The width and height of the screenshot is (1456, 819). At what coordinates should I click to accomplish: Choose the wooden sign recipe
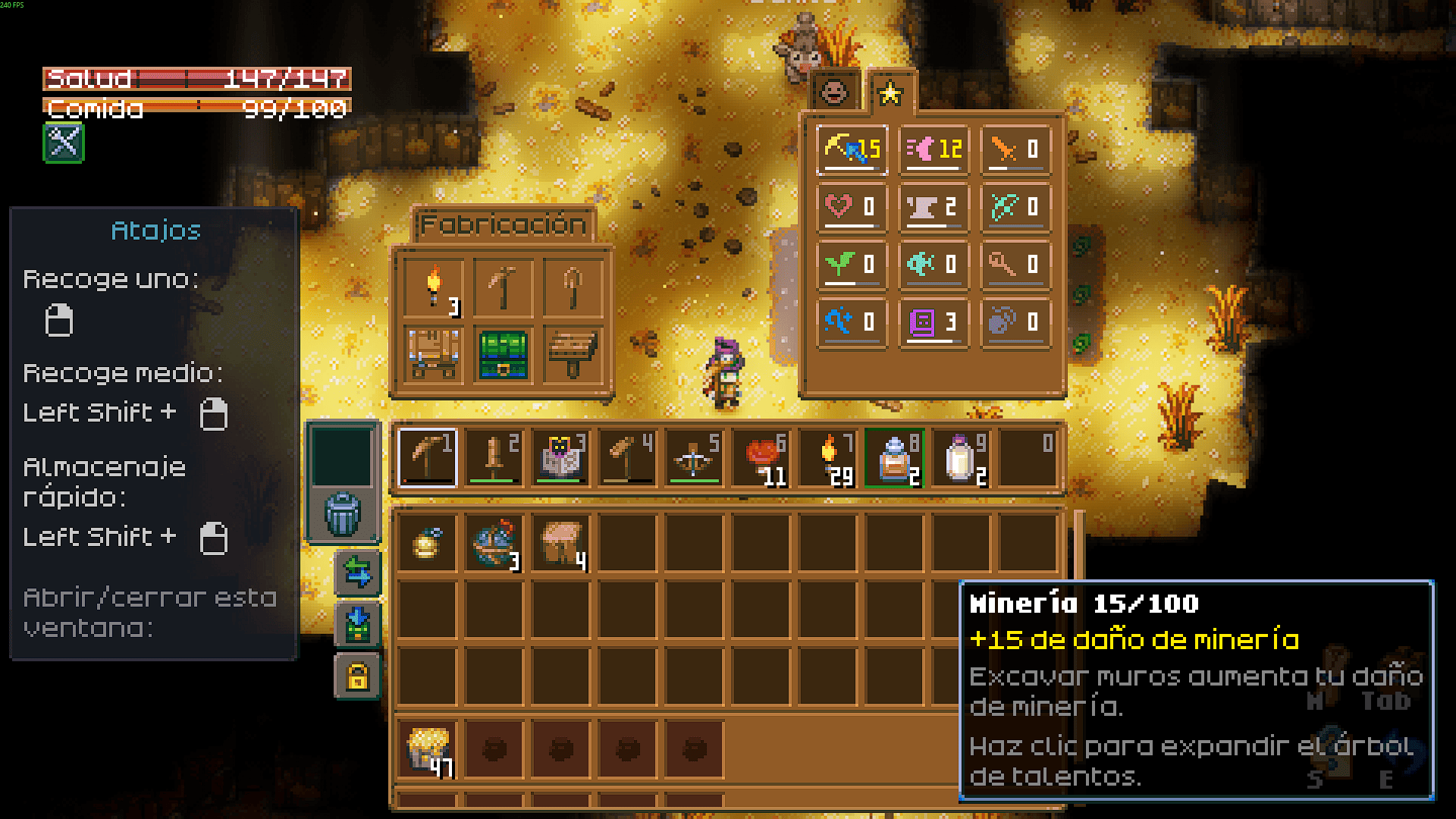click(x=573, y=354)
